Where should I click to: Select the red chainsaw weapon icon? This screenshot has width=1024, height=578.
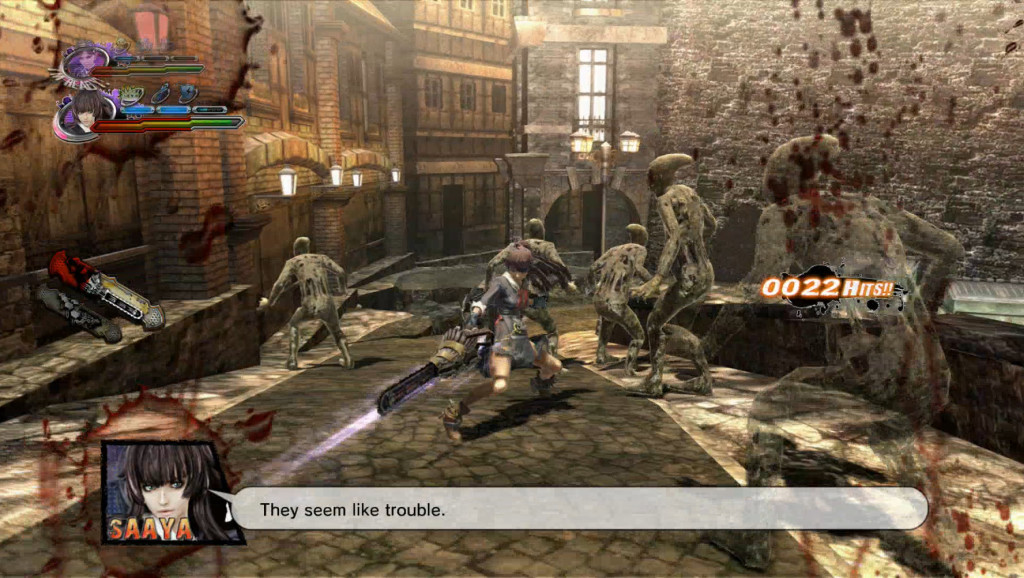pyautogui.click(x=105, y=289)
